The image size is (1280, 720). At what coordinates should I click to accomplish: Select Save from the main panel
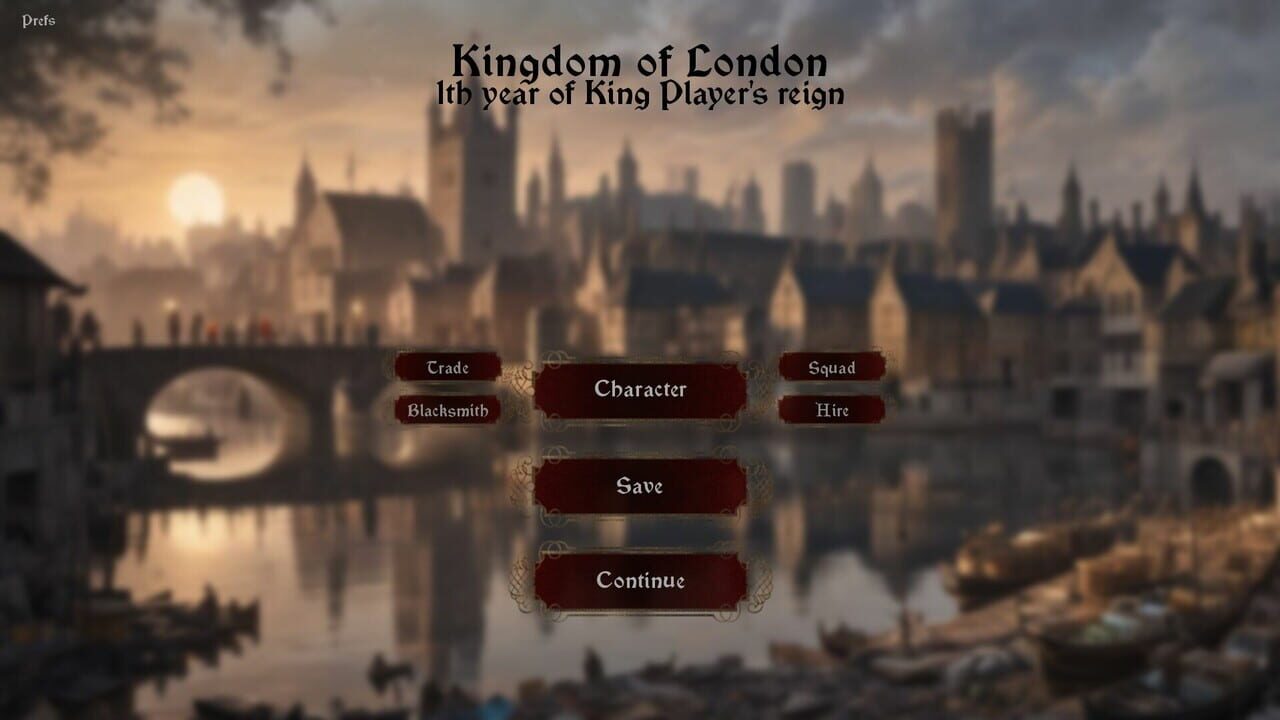(x=639, y=487)
